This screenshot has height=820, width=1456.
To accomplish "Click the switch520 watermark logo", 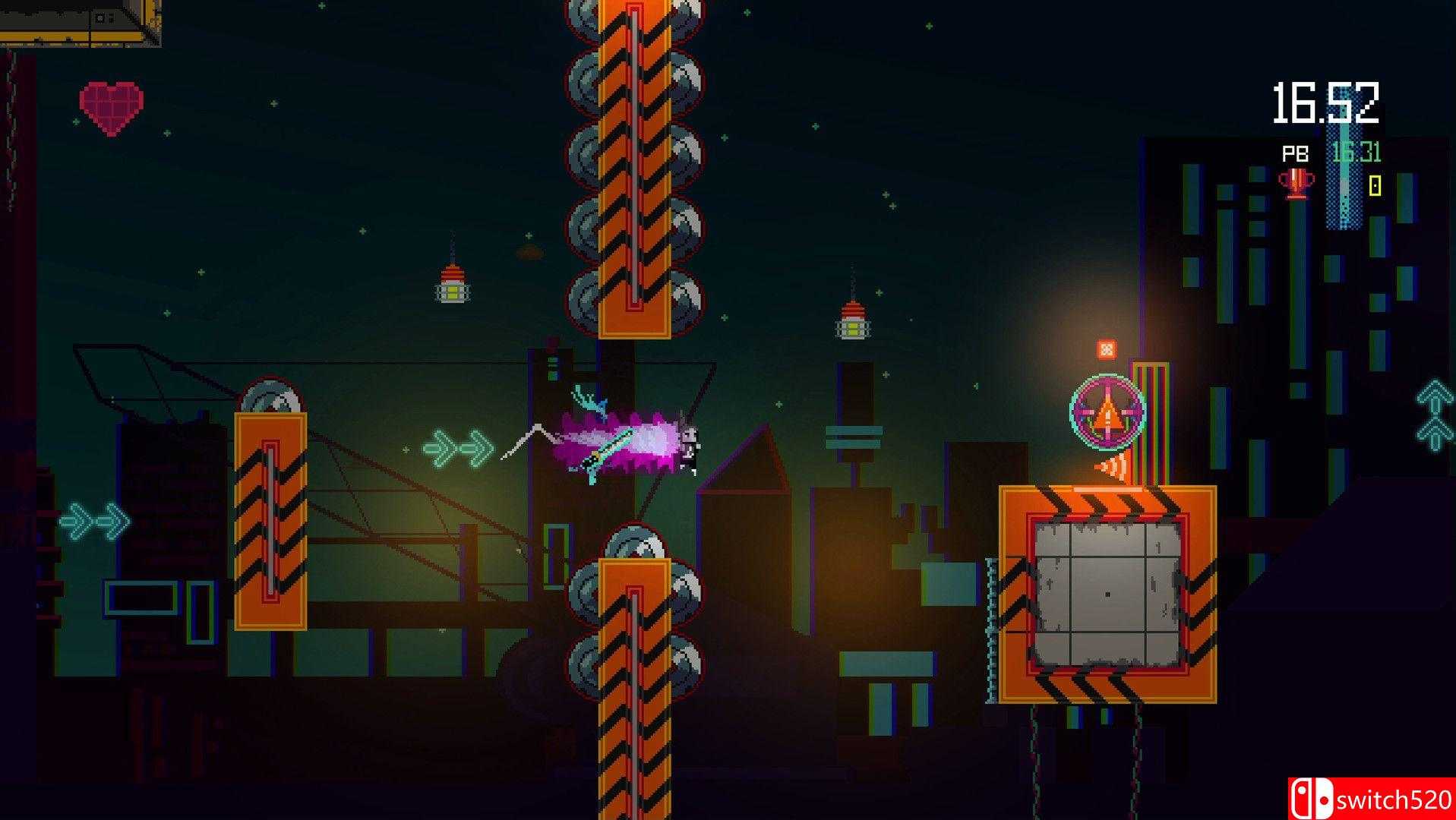I will (1371, 799).
